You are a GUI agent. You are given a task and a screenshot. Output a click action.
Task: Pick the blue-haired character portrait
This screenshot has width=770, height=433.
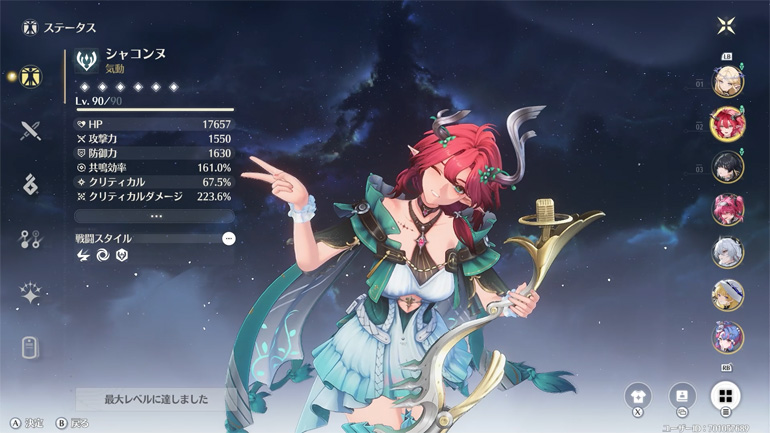[727, 337]
